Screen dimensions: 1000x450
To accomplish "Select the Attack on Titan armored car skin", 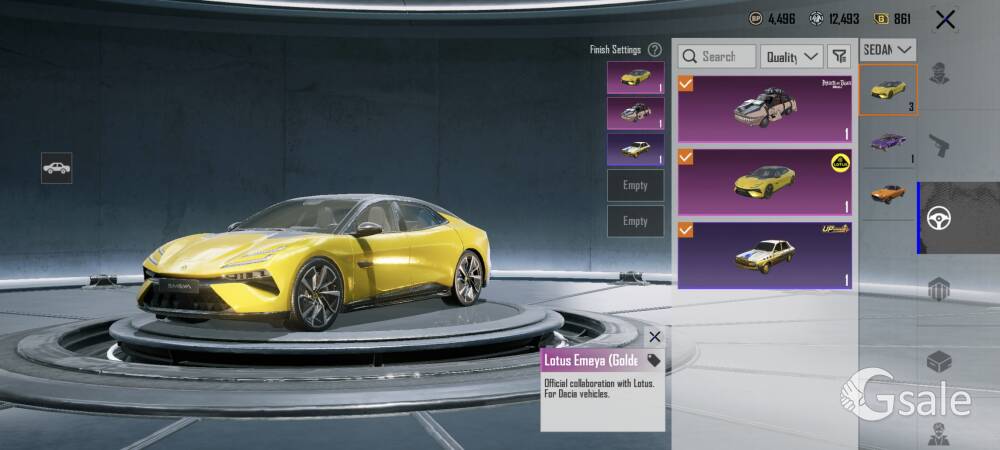I will 765,107.
